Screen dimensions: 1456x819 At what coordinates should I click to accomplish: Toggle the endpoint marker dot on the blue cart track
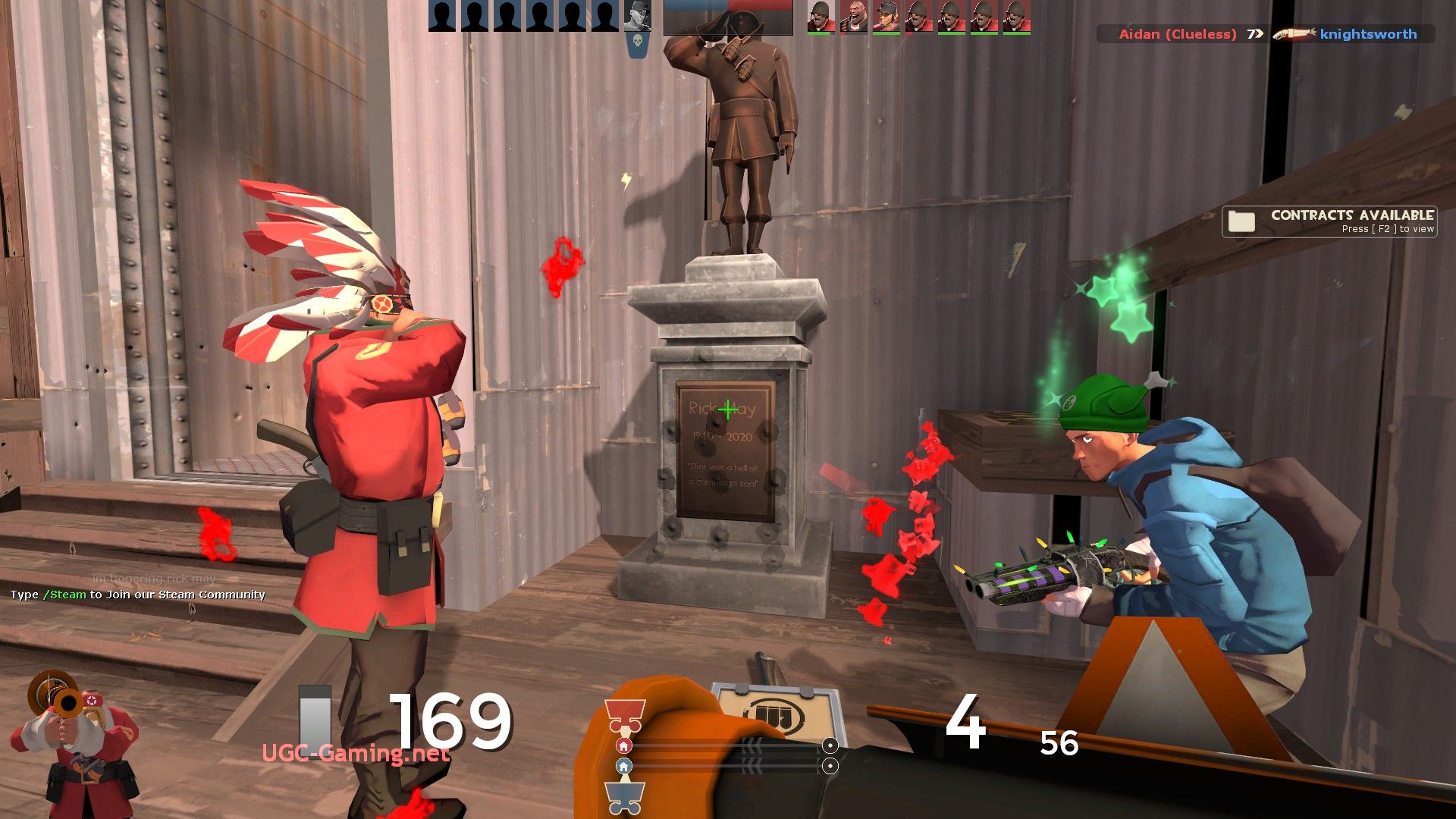pyautogui.click(x=832, y=767)
